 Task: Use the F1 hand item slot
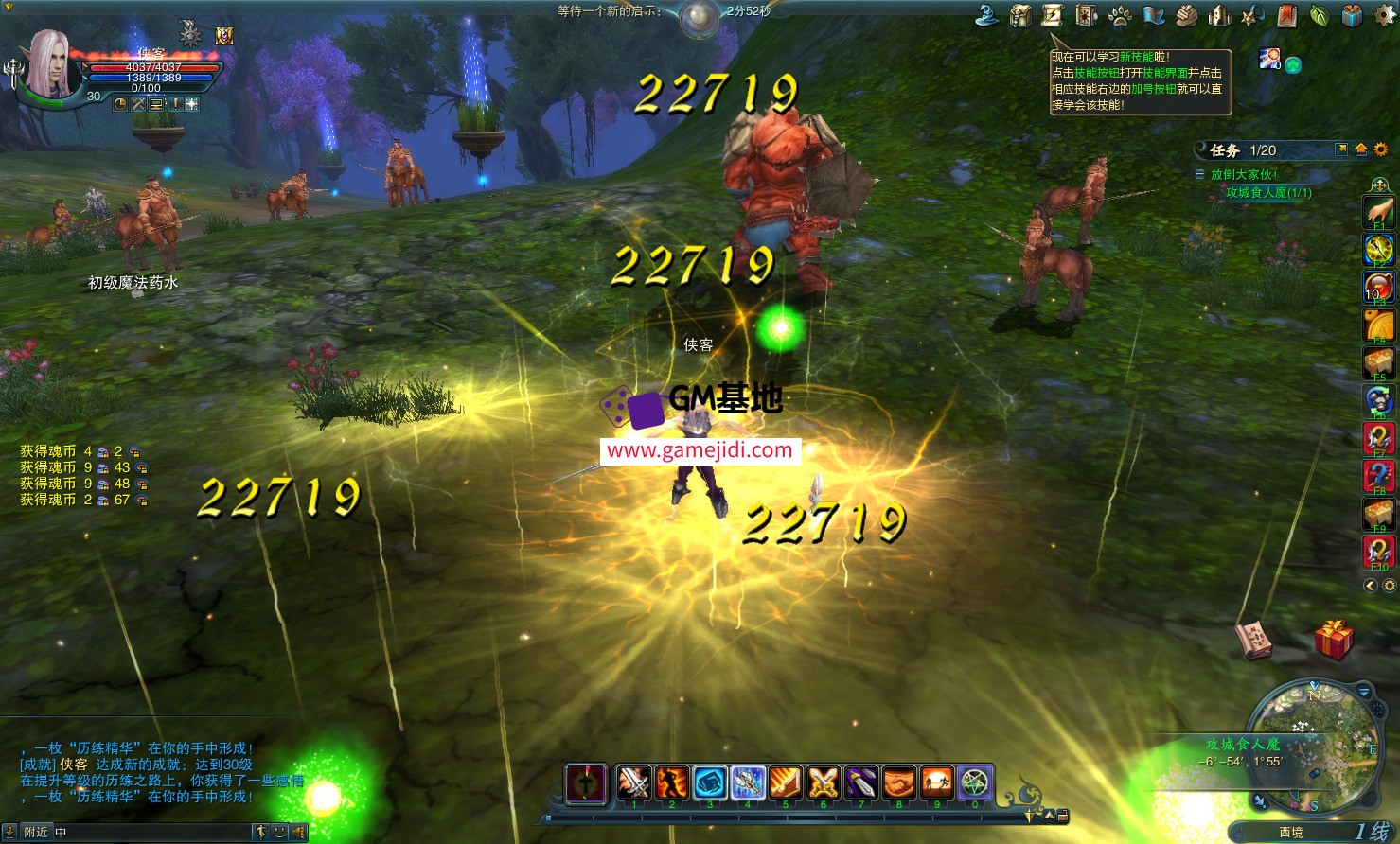[x=1379, y=212]
